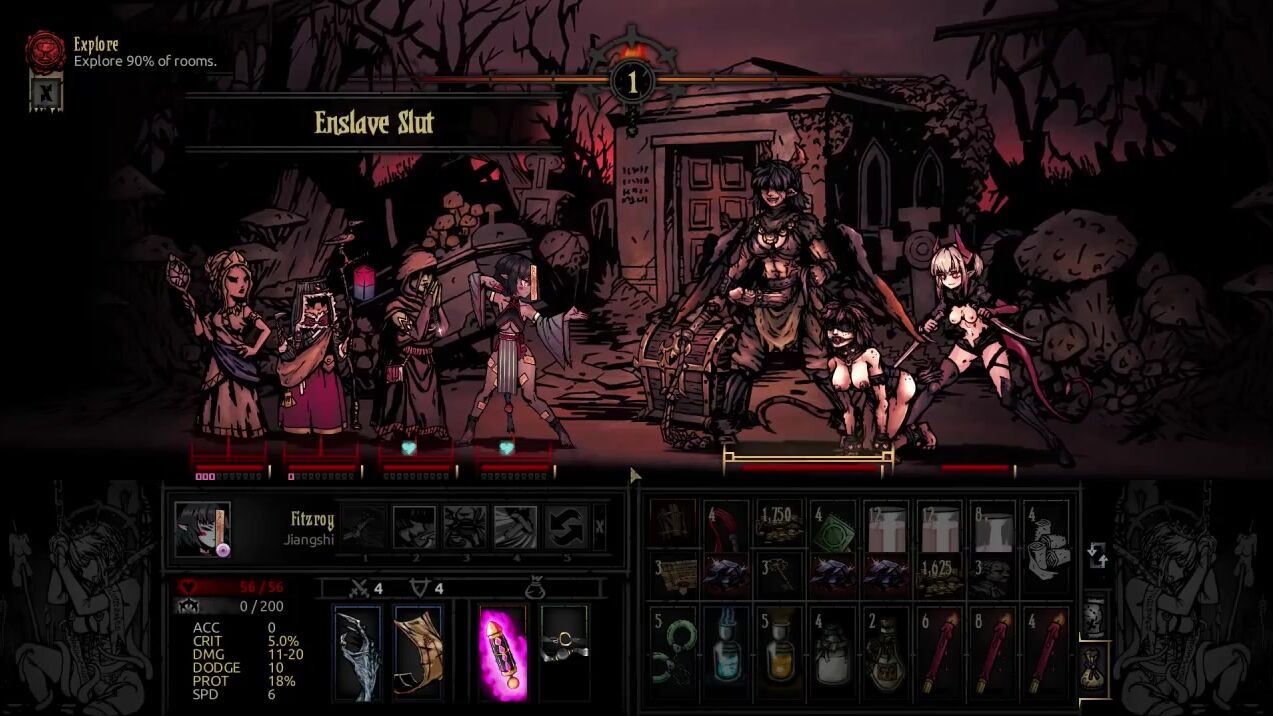Click the inventory sort arrows button
This screenshot has height=716, width=1273.
tap(1097, 554)
